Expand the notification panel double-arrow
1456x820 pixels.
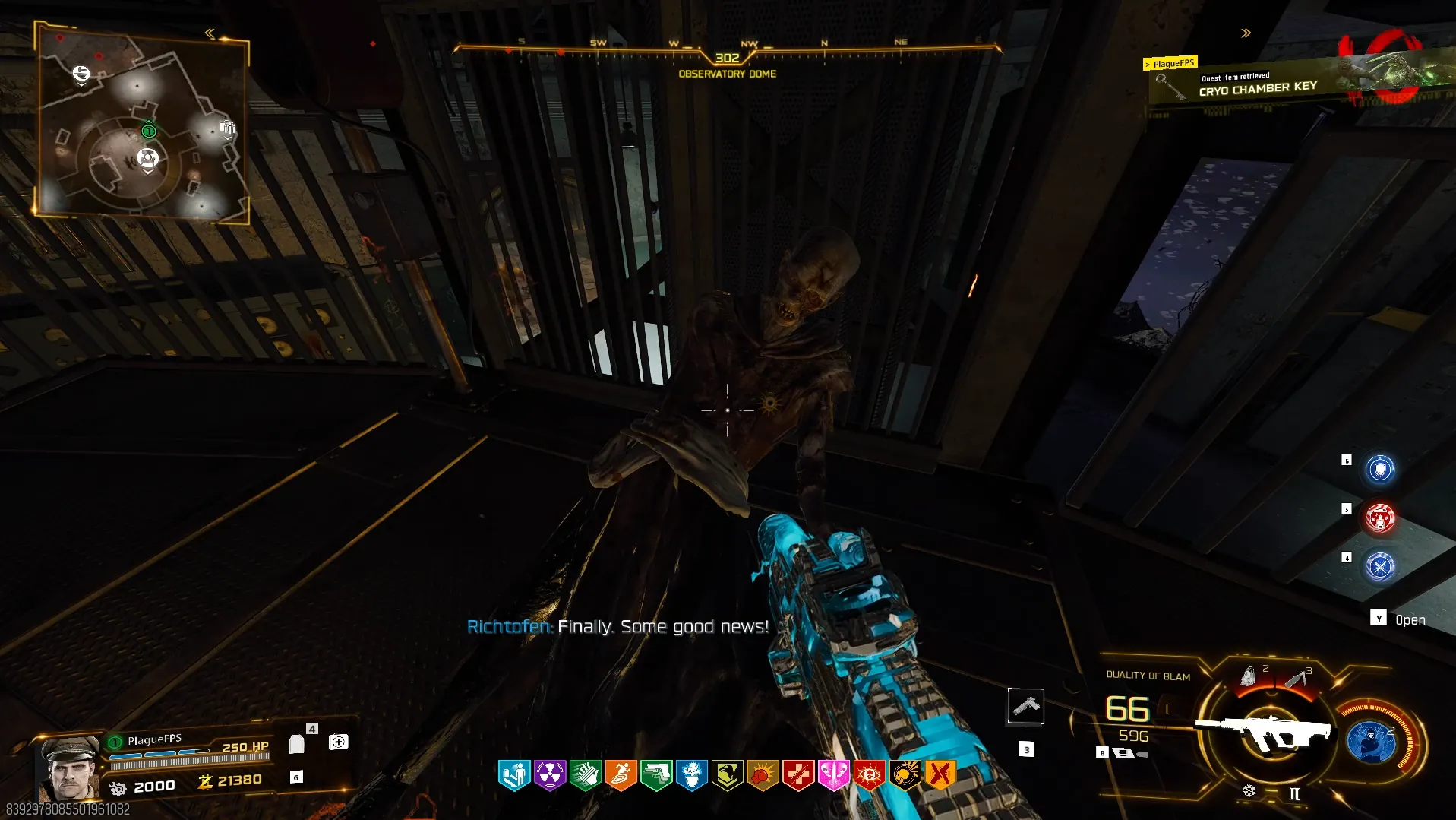point(1246,33)
